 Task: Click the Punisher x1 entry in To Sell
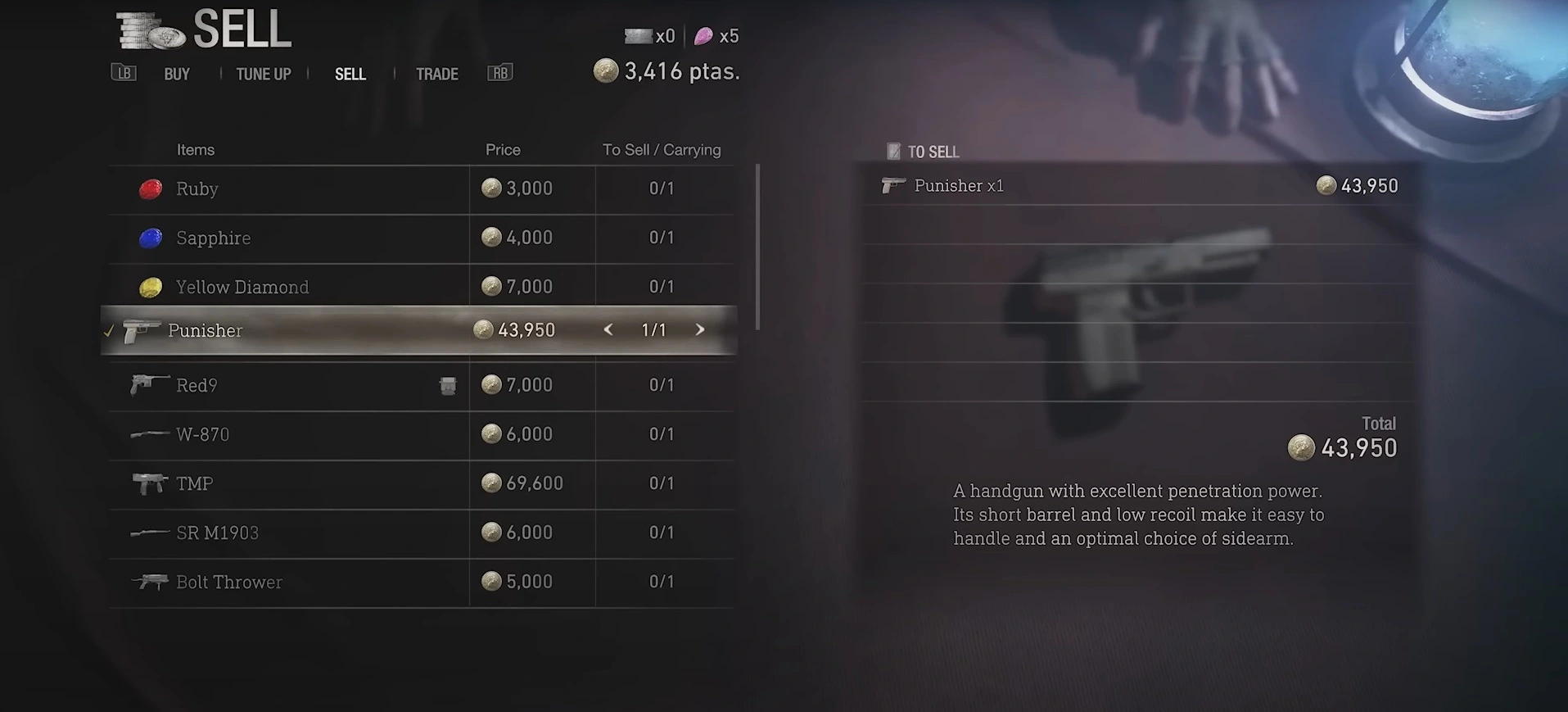[x=1138, y=186]
